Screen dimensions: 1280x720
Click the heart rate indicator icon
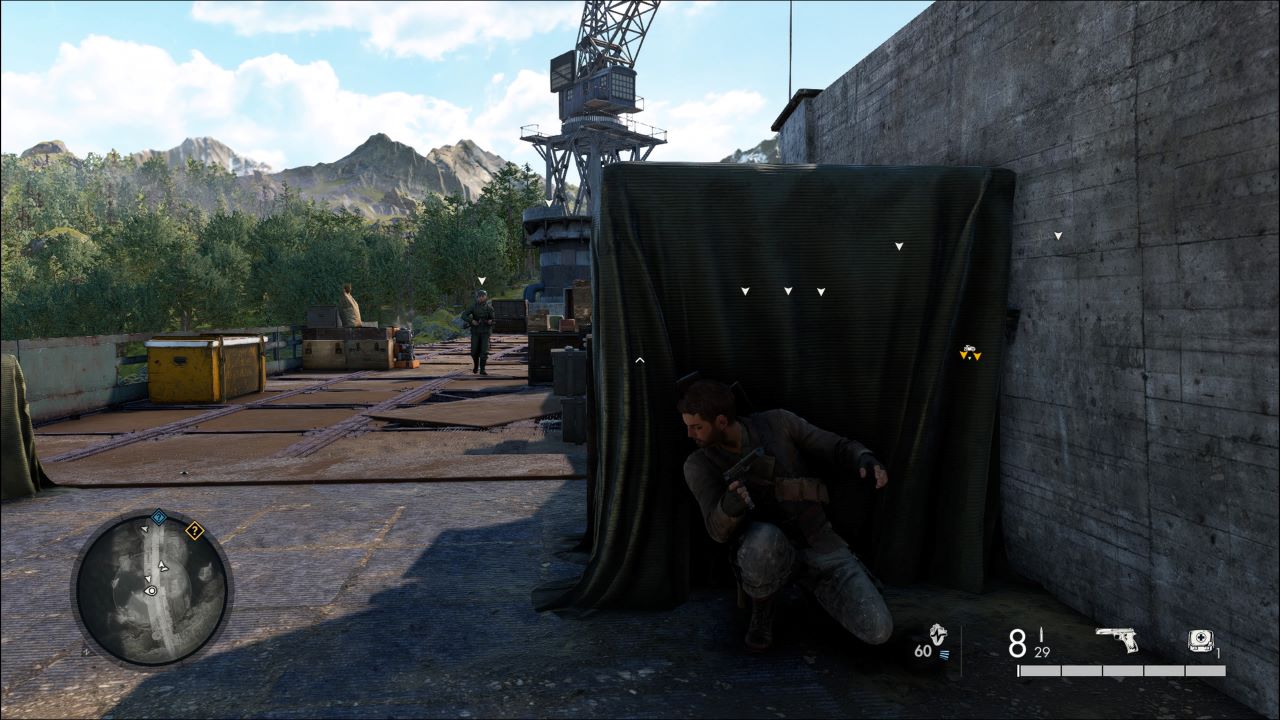pyautogui.click(x=937, y=634)
